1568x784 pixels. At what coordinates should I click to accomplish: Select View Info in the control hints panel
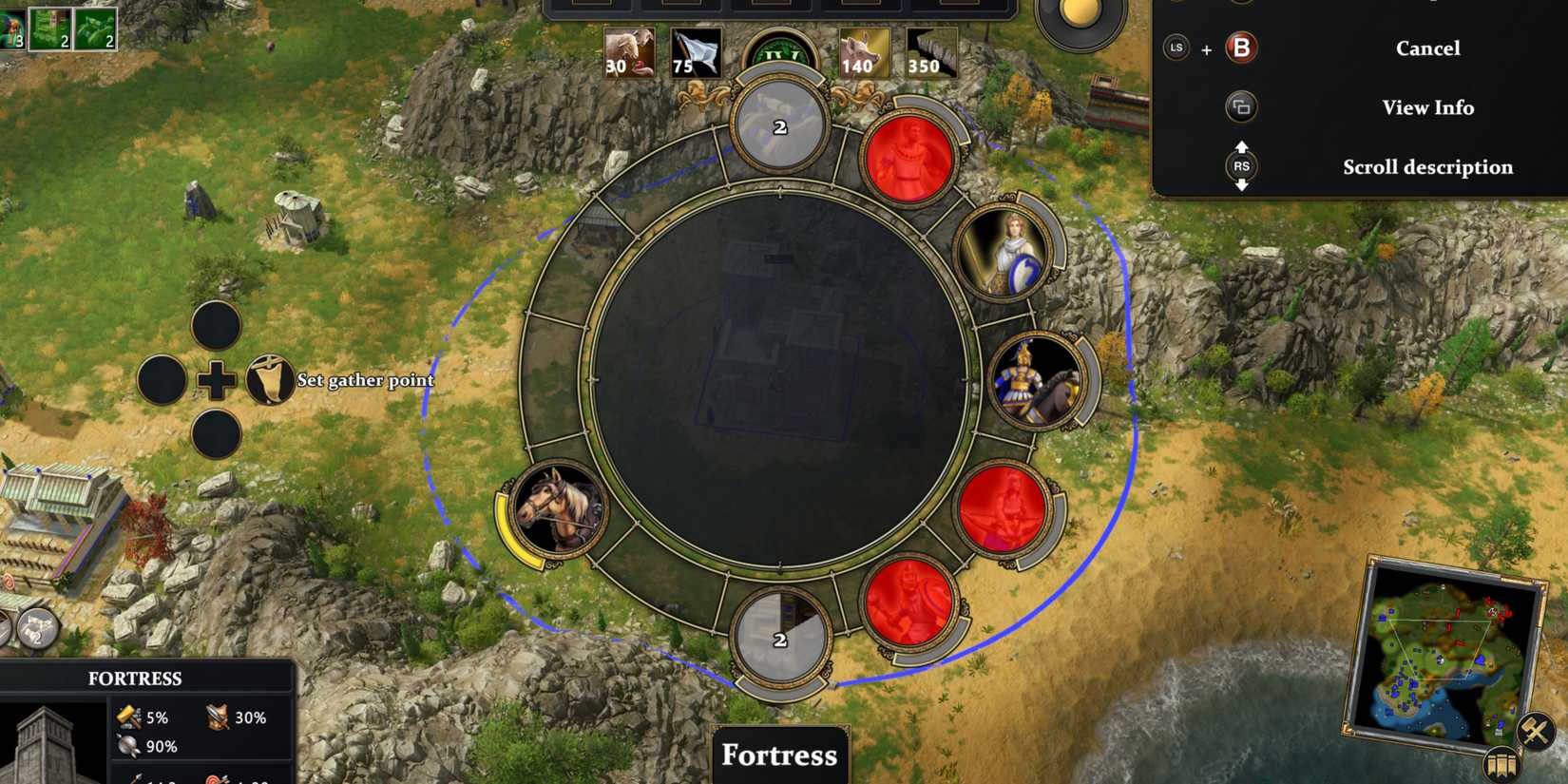pos(1428,107)
